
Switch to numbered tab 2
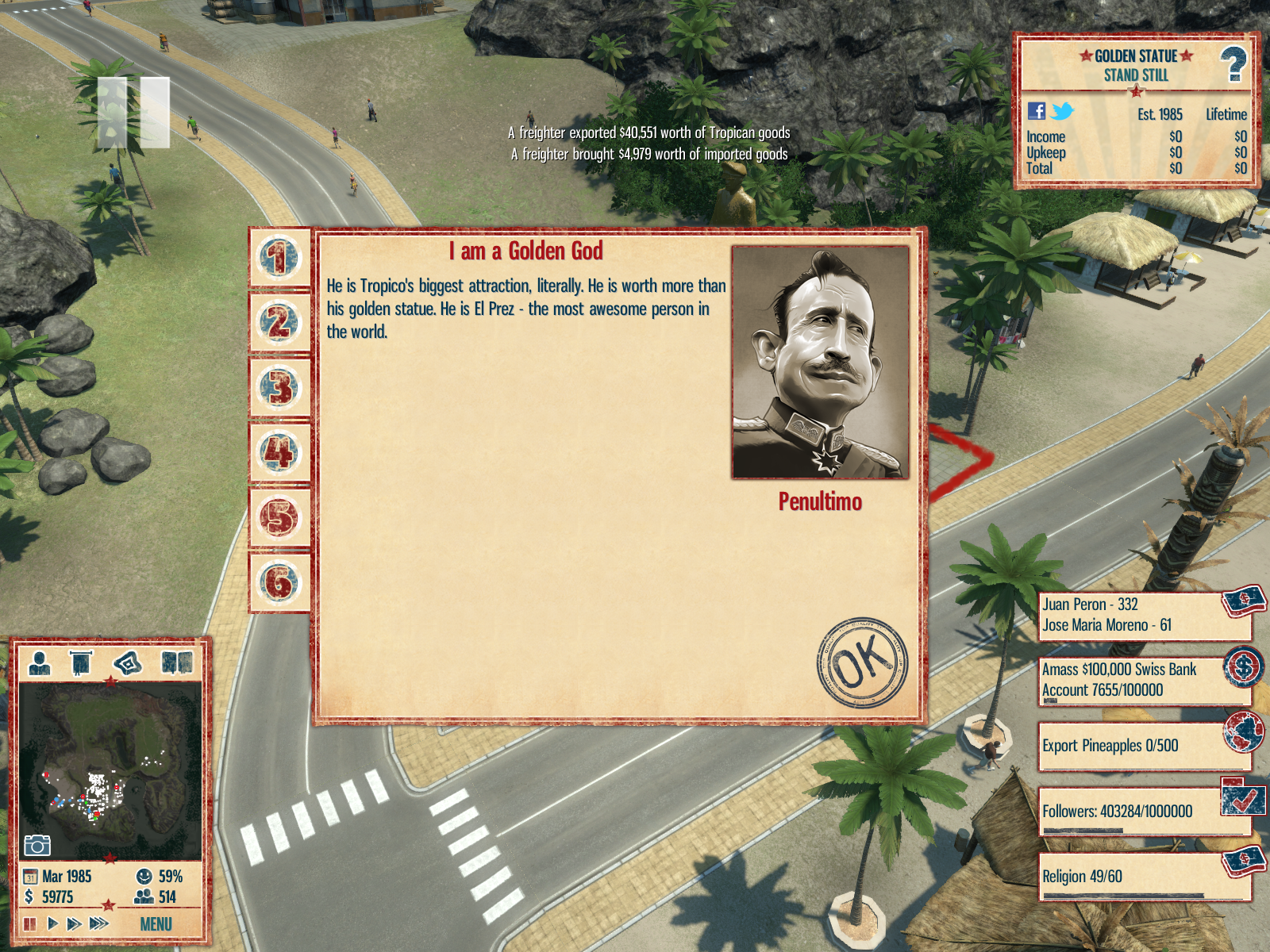(x=279, y=324)
